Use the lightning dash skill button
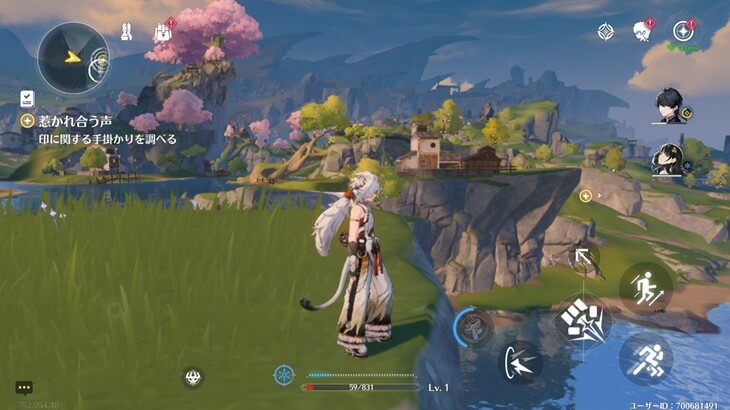This screenshot has height=410, width=730. 520,360
